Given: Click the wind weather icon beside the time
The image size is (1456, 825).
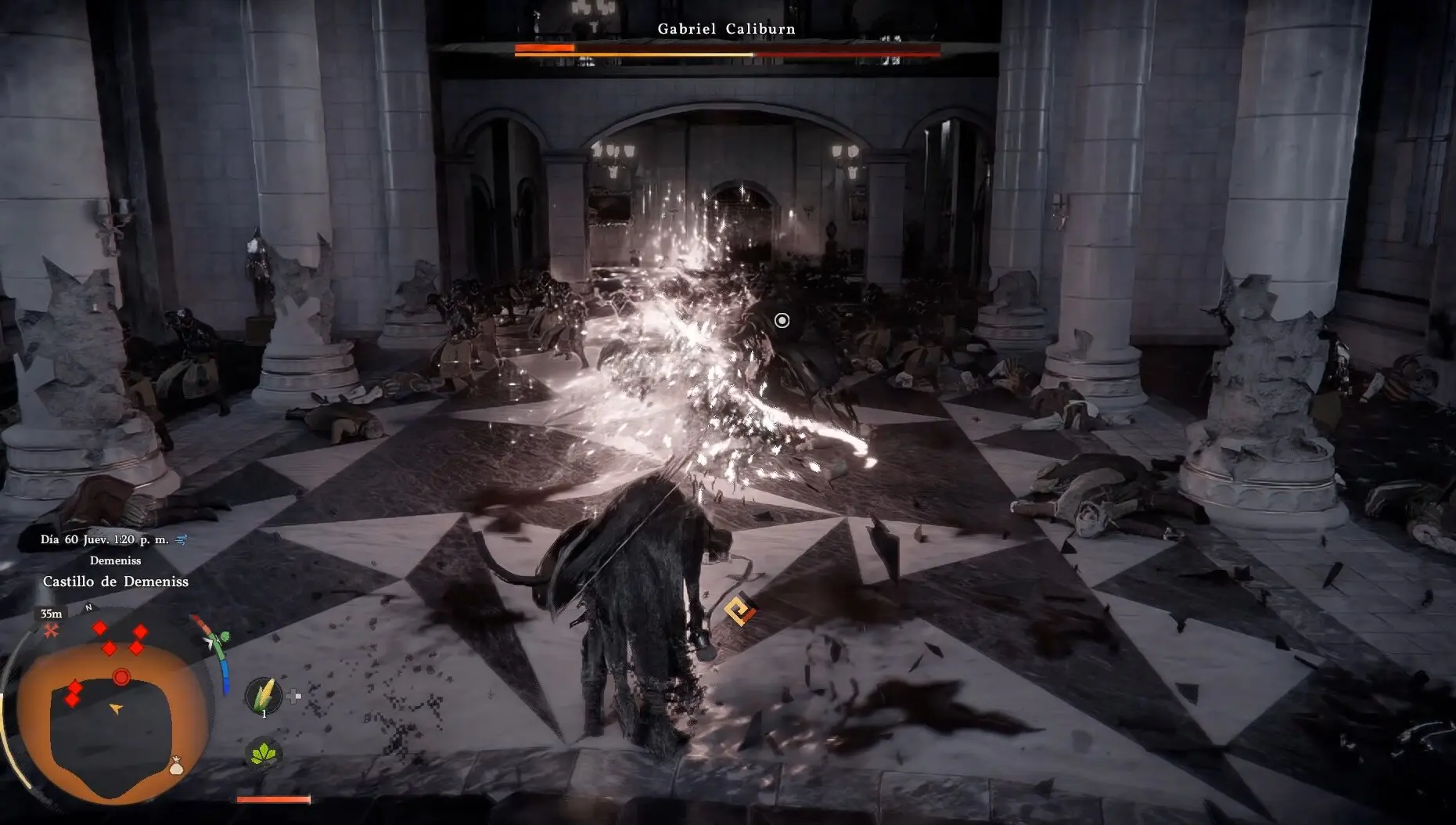Looking at the screenshot, I should pyautogui.click(x=182, y=539).
